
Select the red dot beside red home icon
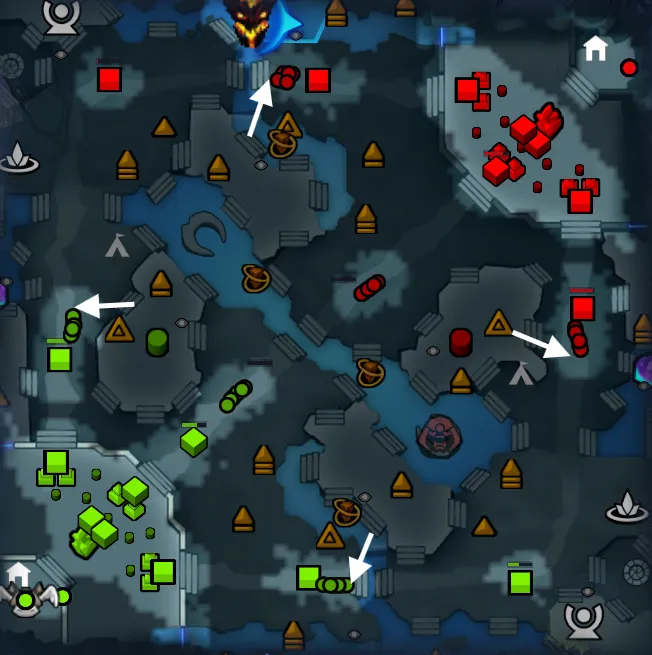click(629, 68)
